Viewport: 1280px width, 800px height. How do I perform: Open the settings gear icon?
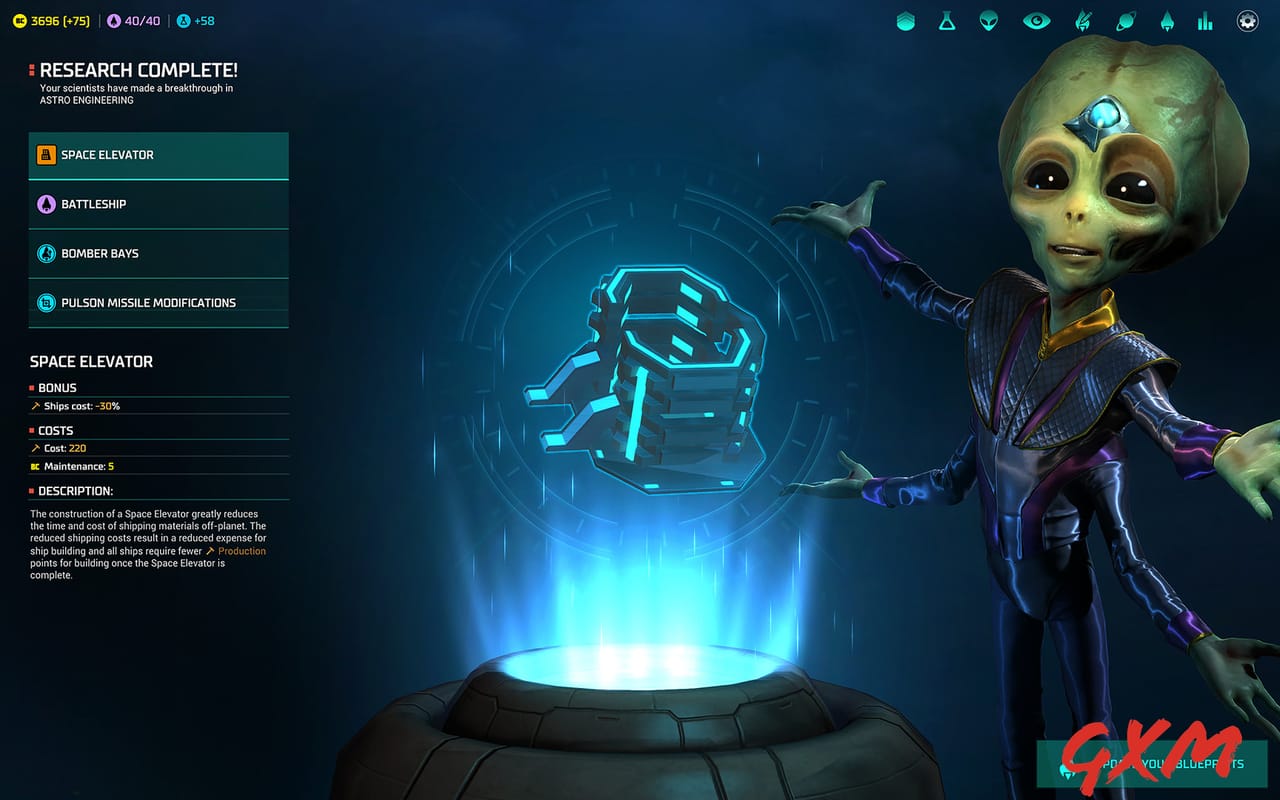[x=1247, y=20]
